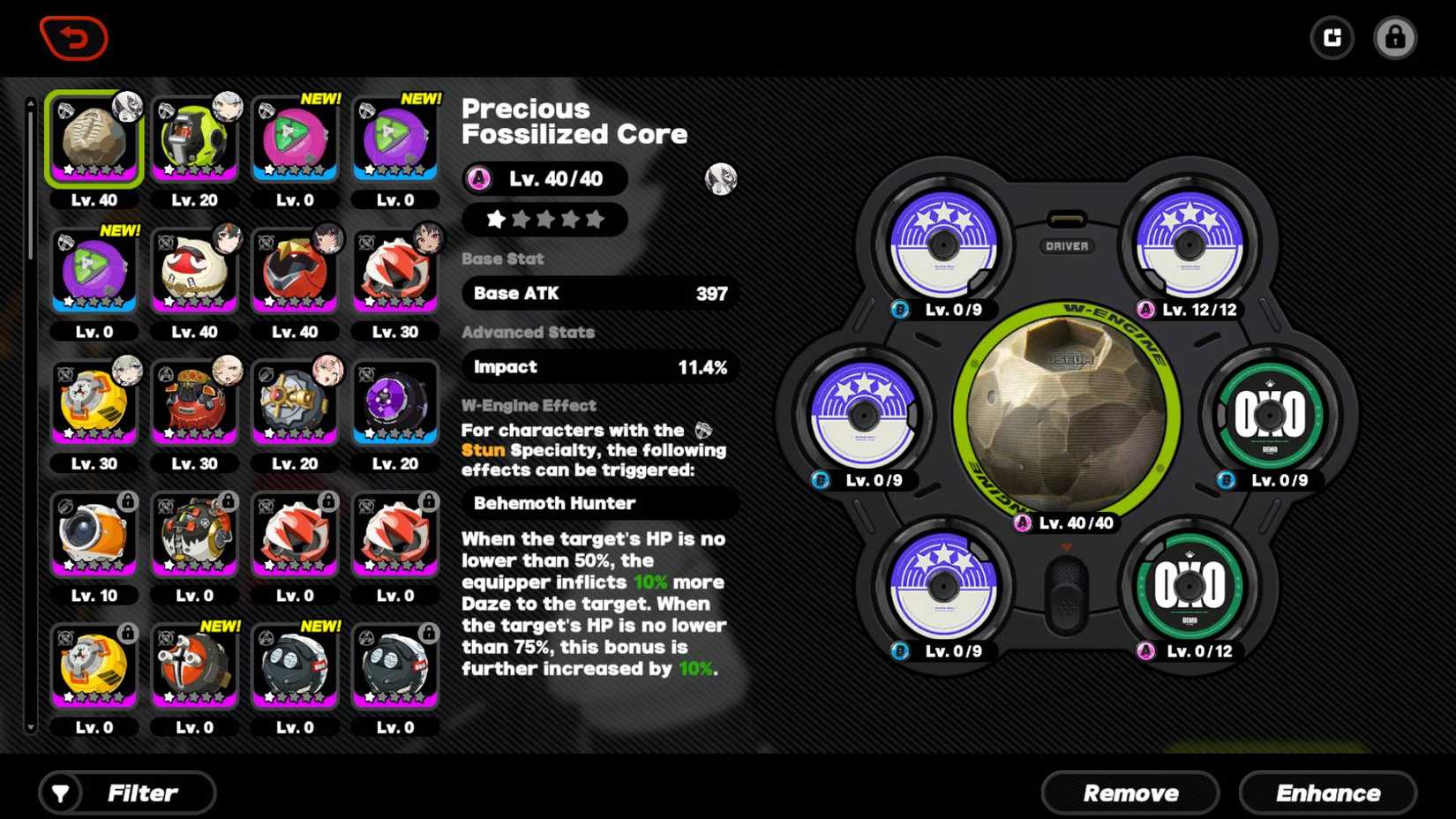Remove the equipped W-Engine
Screen dimensions: 1456x819
pyautogui.click(x=1130, y=793)
